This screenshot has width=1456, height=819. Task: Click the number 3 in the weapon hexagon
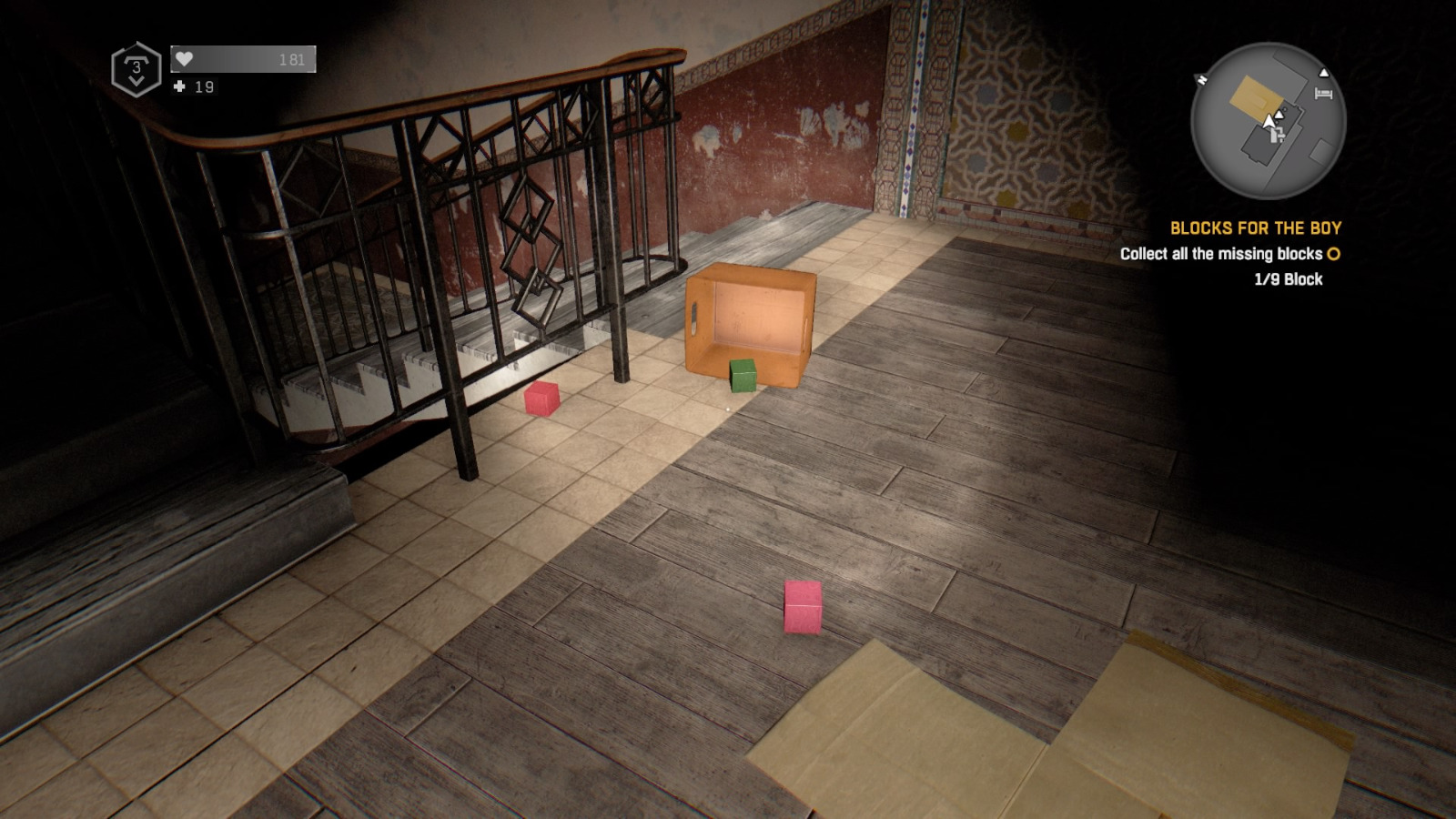(x=137, y=69)
